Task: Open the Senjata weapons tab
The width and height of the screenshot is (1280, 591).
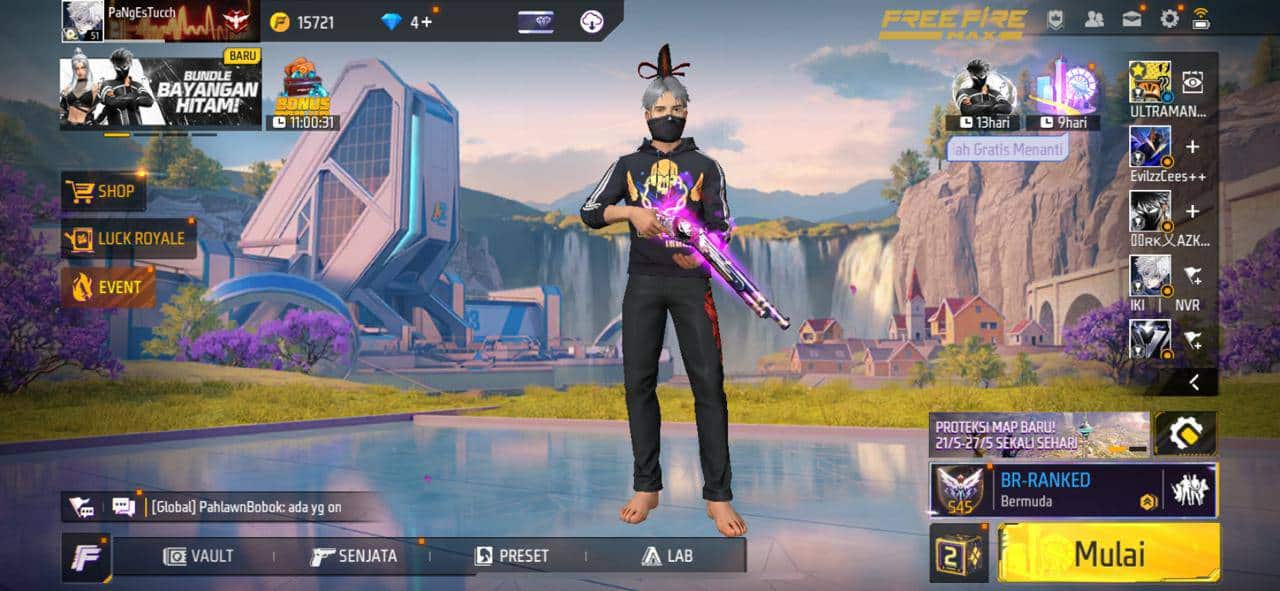Action: pos(354,556)
